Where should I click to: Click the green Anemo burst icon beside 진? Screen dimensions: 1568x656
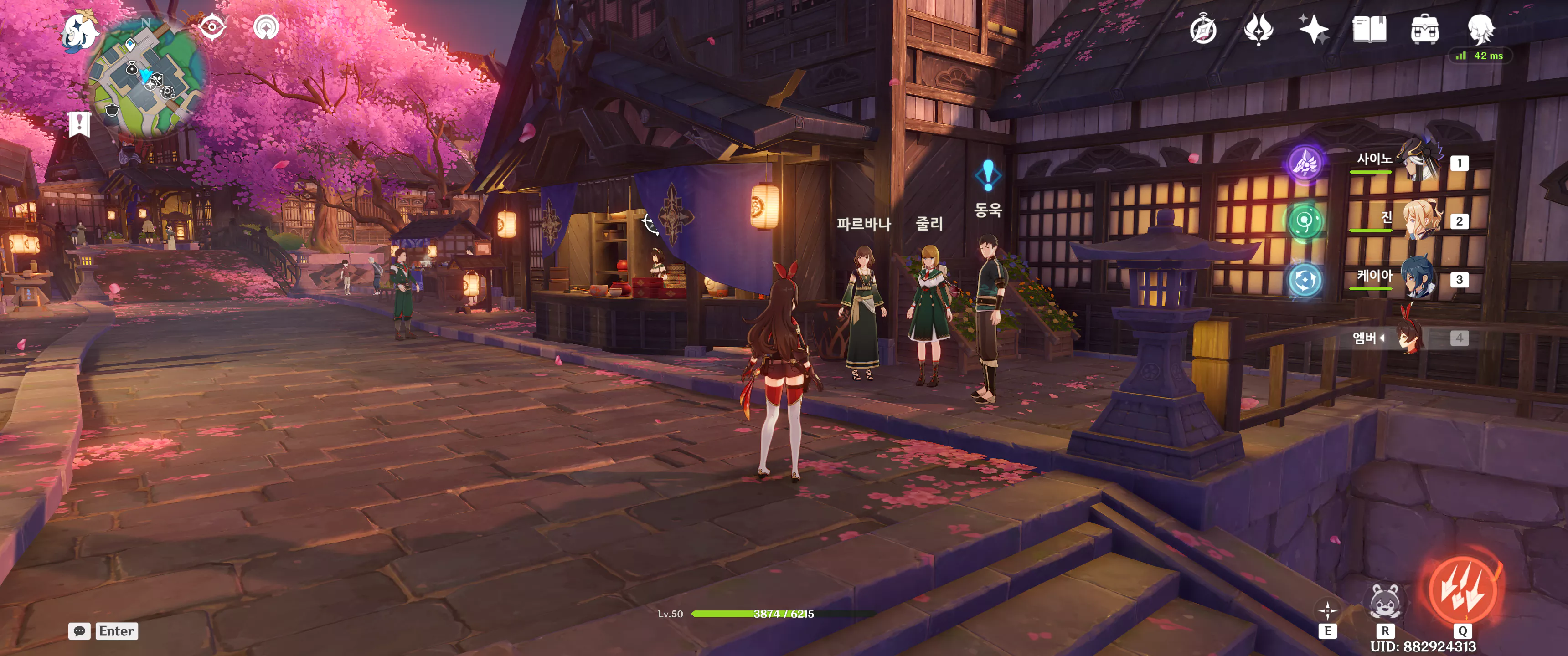click(1305, 221)
